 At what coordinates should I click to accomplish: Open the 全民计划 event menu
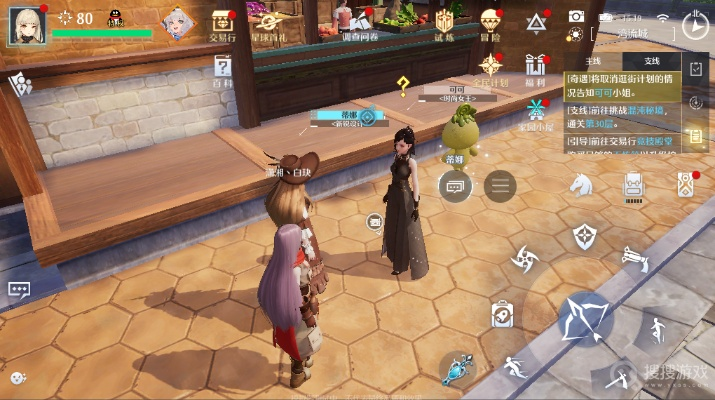pyautogui.click(x=490, y=68)
